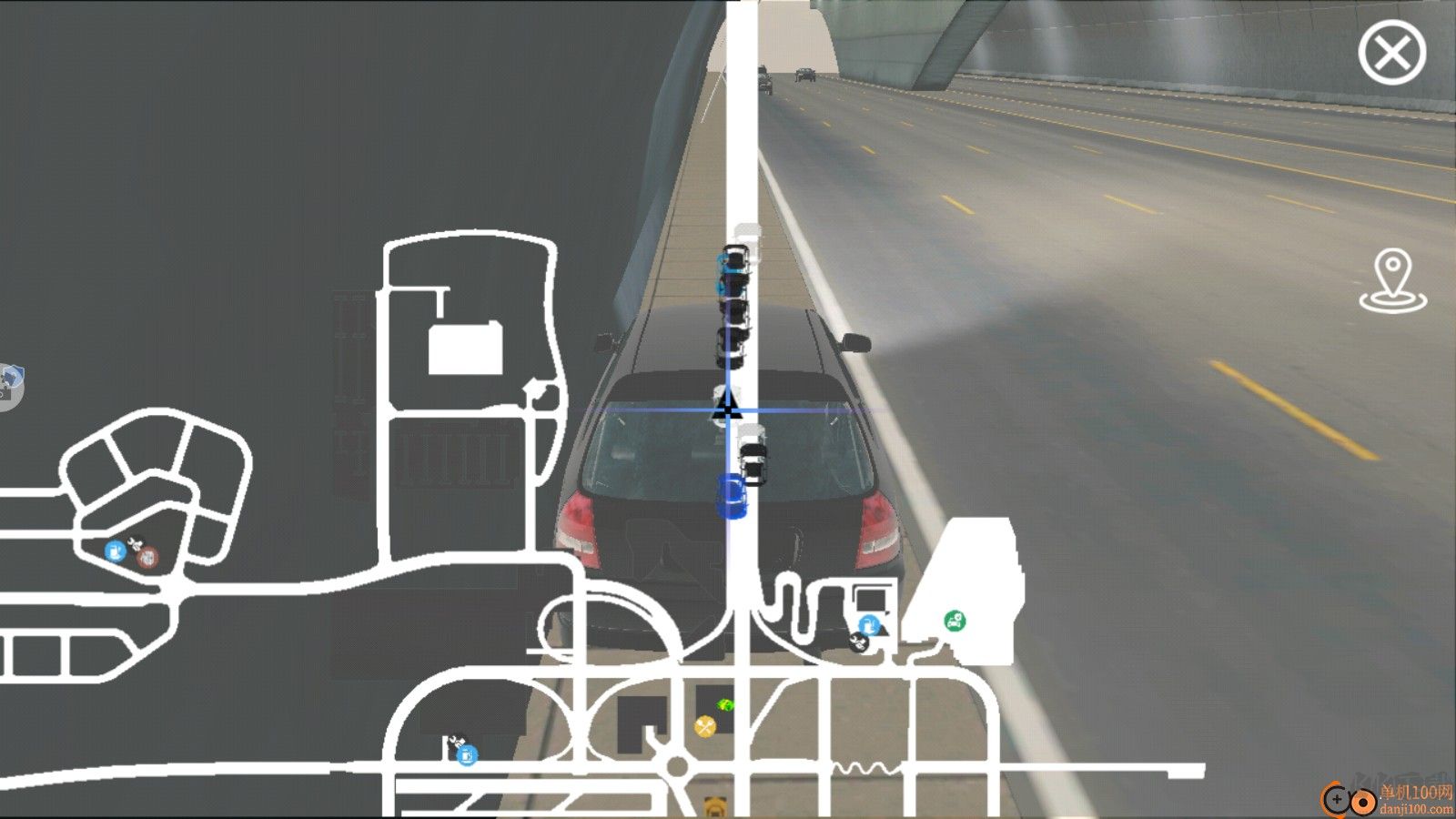This screenshot has height=819, width=1456.
Task: Select the green car service marker on the map
Action: (955, 620)
